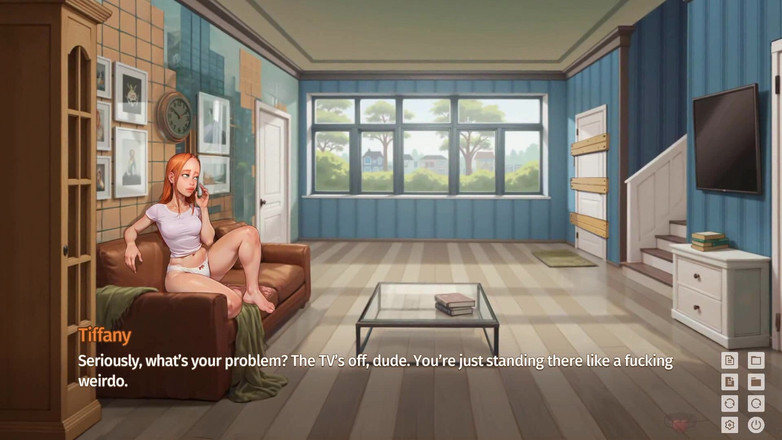
Task: Click the two circular arrows icon
Action: [x=730, y=404]
